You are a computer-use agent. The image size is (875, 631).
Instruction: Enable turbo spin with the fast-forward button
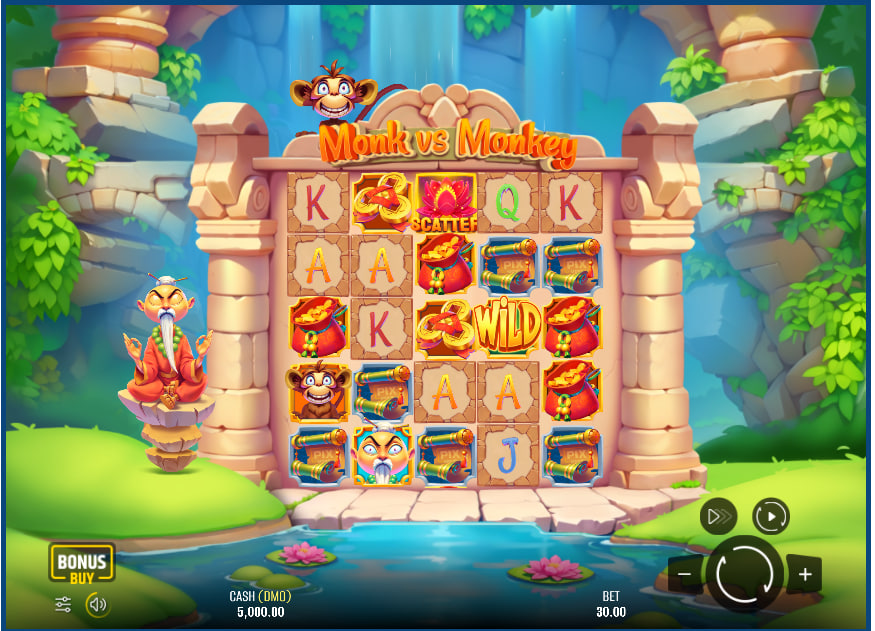pos(719,516)
